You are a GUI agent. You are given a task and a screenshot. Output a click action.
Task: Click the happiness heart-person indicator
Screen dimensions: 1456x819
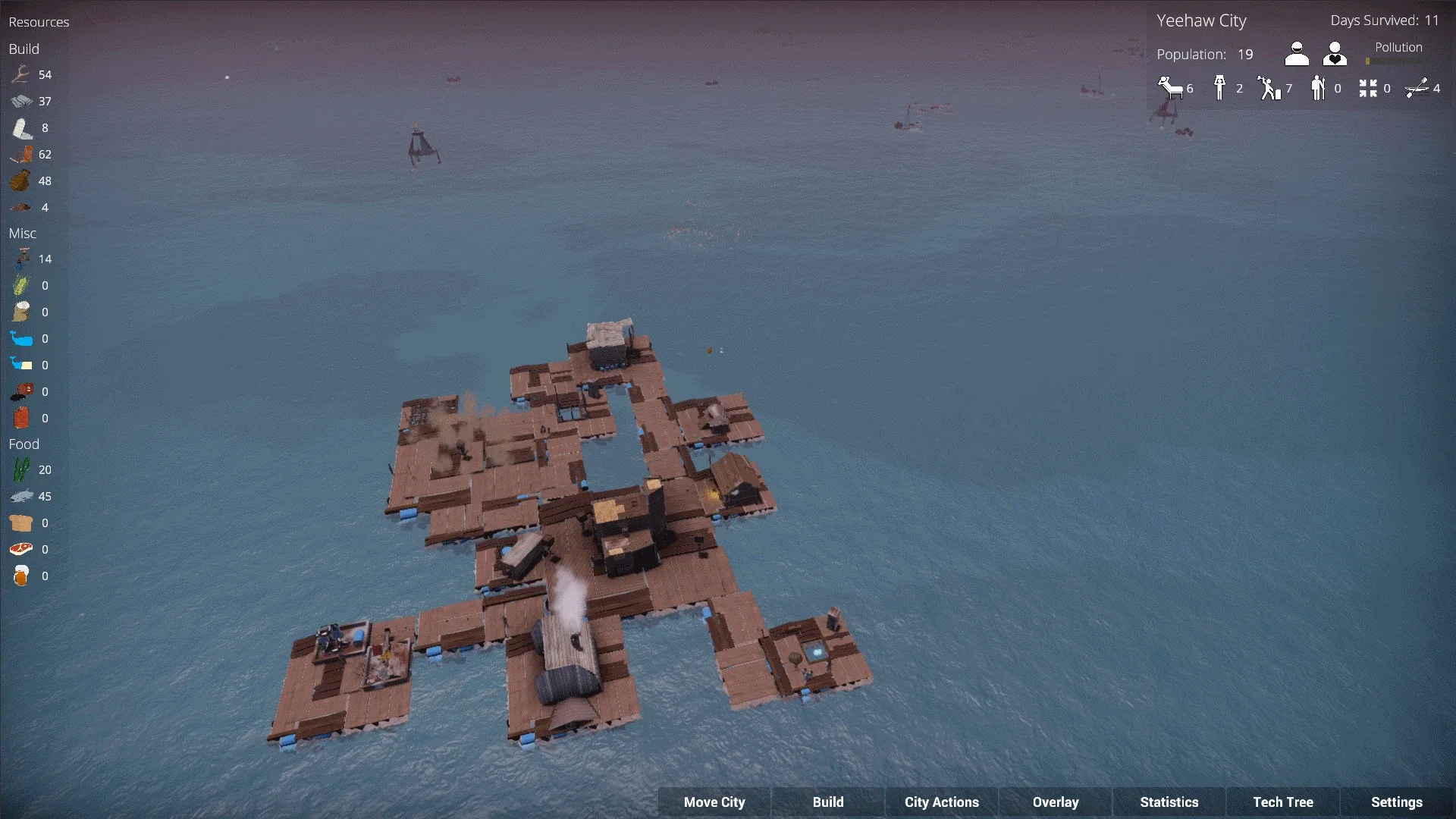[x=1334, y=53]
